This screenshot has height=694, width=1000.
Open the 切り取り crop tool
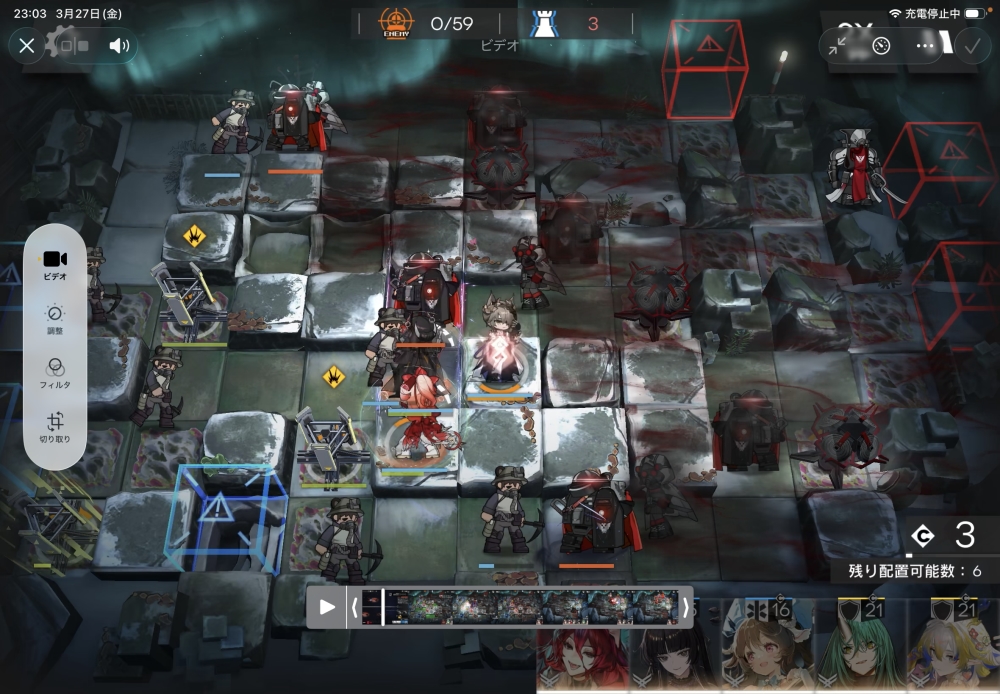coord(55,426)
